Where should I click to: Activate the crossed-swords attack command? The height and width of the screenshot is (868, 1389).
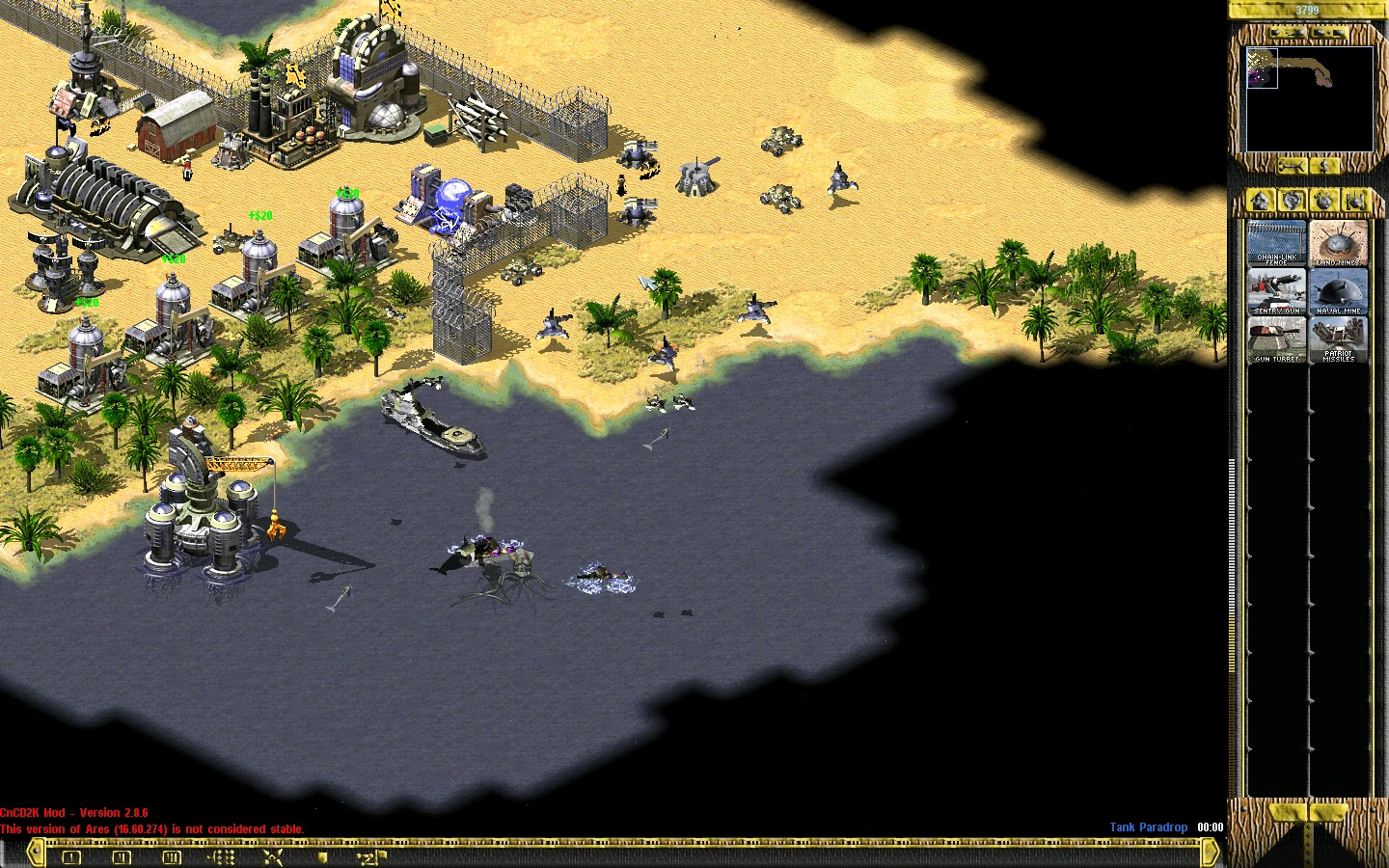click(273, 855)
